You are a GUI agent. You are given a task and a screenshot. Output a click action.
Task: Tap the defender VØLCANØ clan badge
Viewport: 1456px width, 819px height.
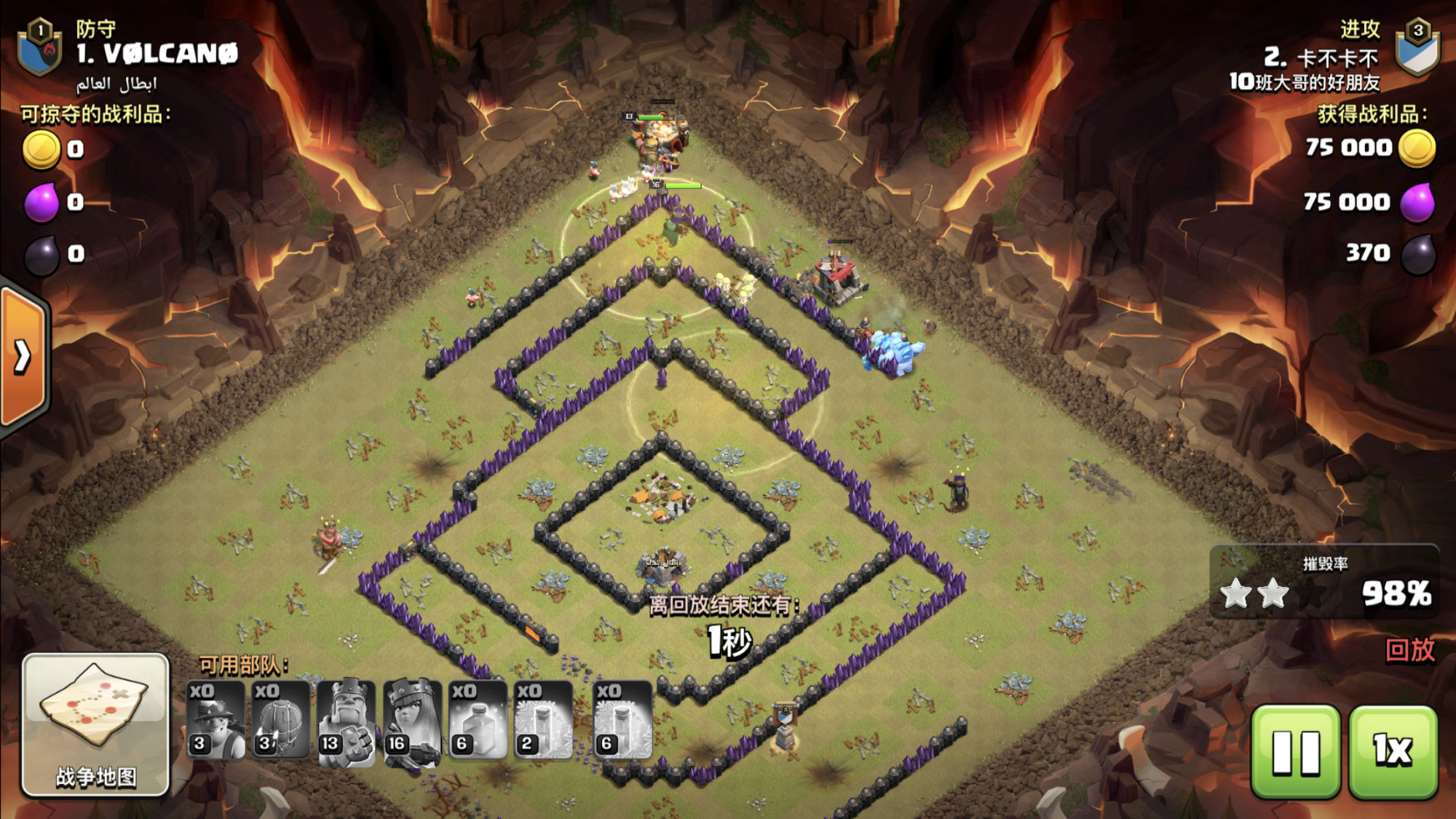[40, 48]
